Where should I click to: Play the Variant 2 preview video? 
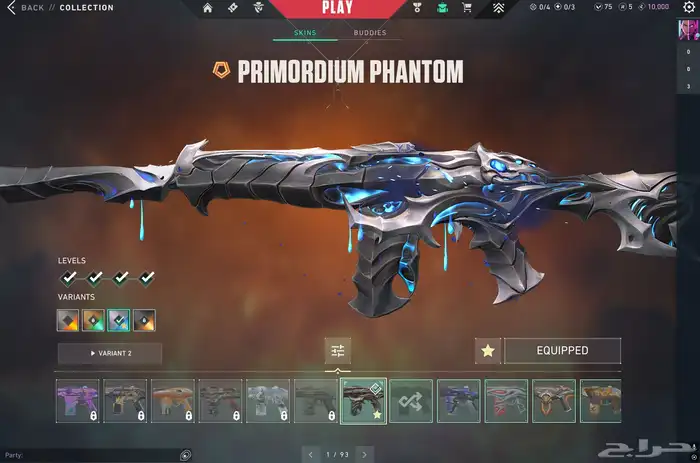pyautogui.click(x=110, y=353)
